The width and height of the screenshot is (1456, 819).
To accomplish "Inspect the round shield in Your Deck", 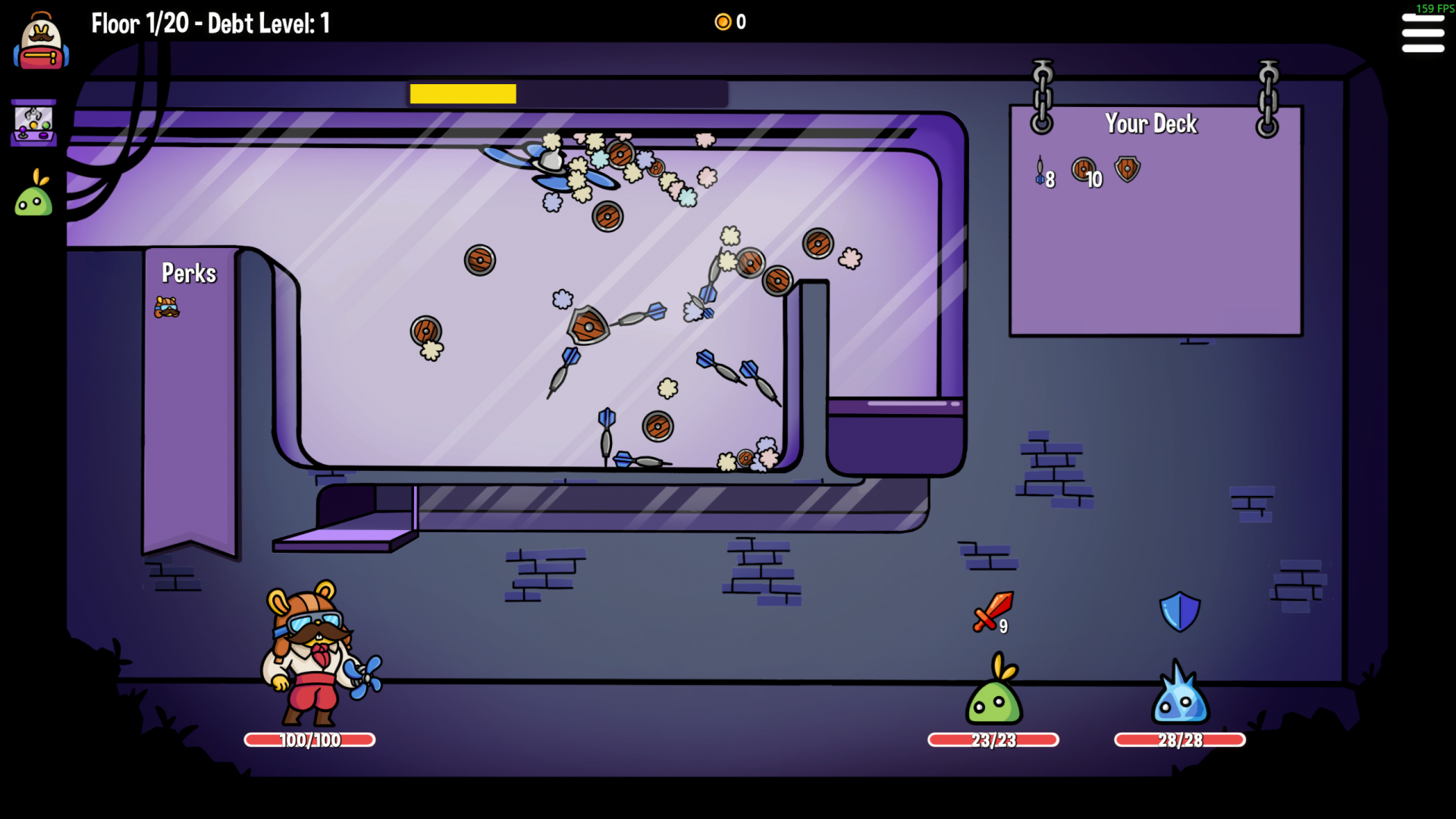I will 1083,169.
